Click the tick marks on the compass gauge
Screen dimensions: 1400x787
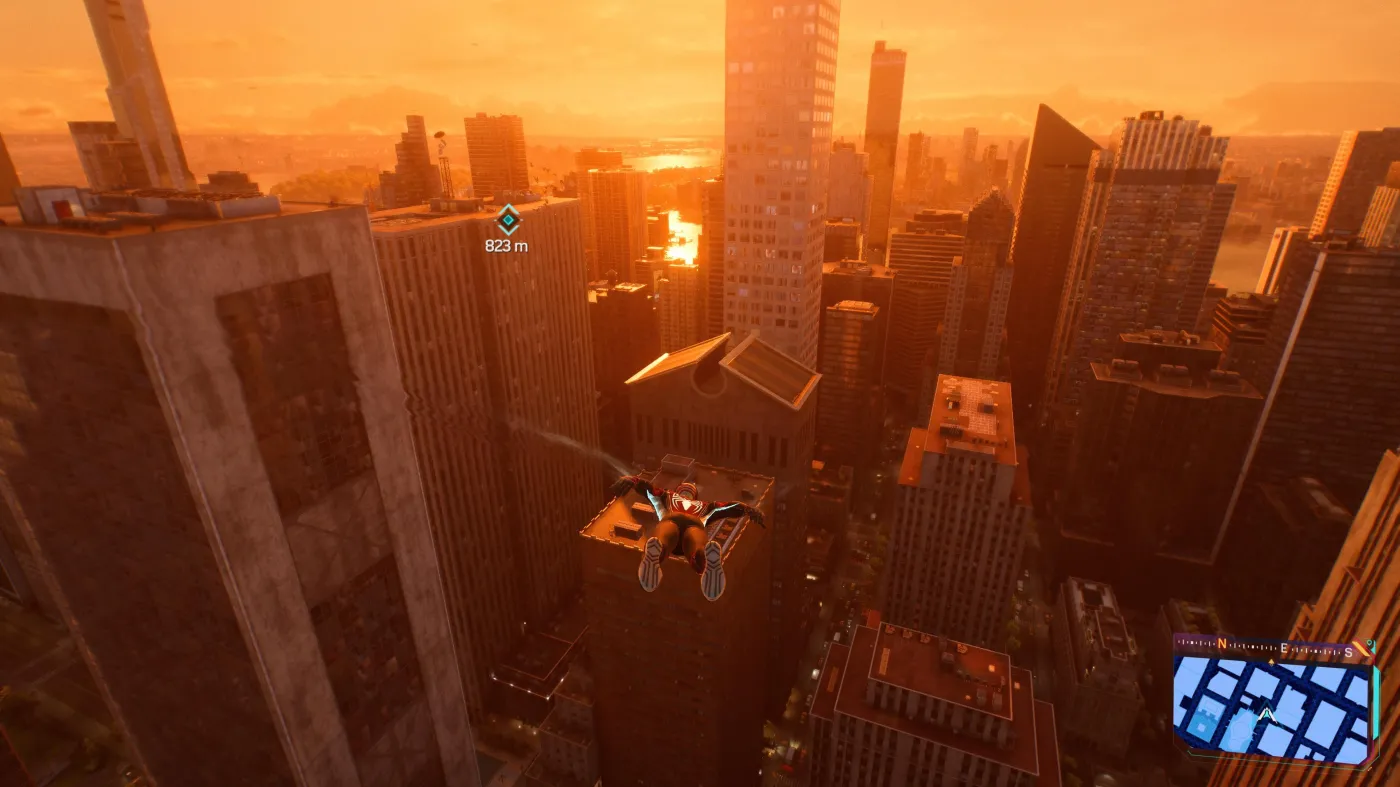coord(1245,645)
